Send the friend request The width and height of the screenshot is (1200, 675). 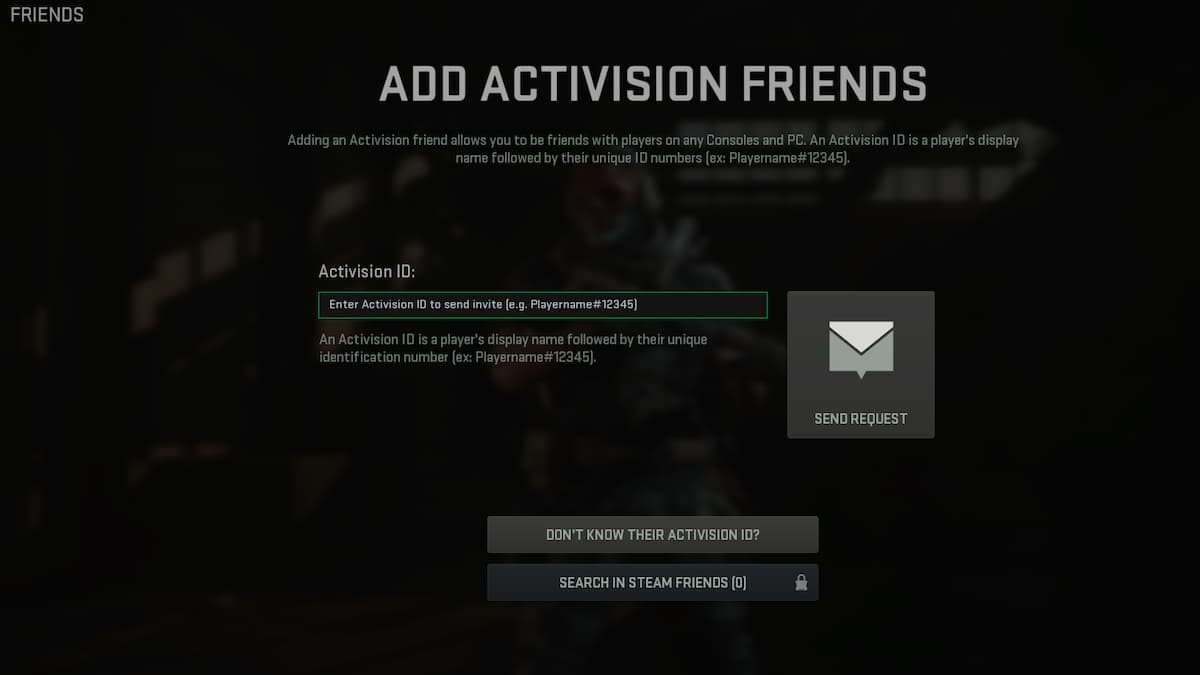click(x=860, y=365)
